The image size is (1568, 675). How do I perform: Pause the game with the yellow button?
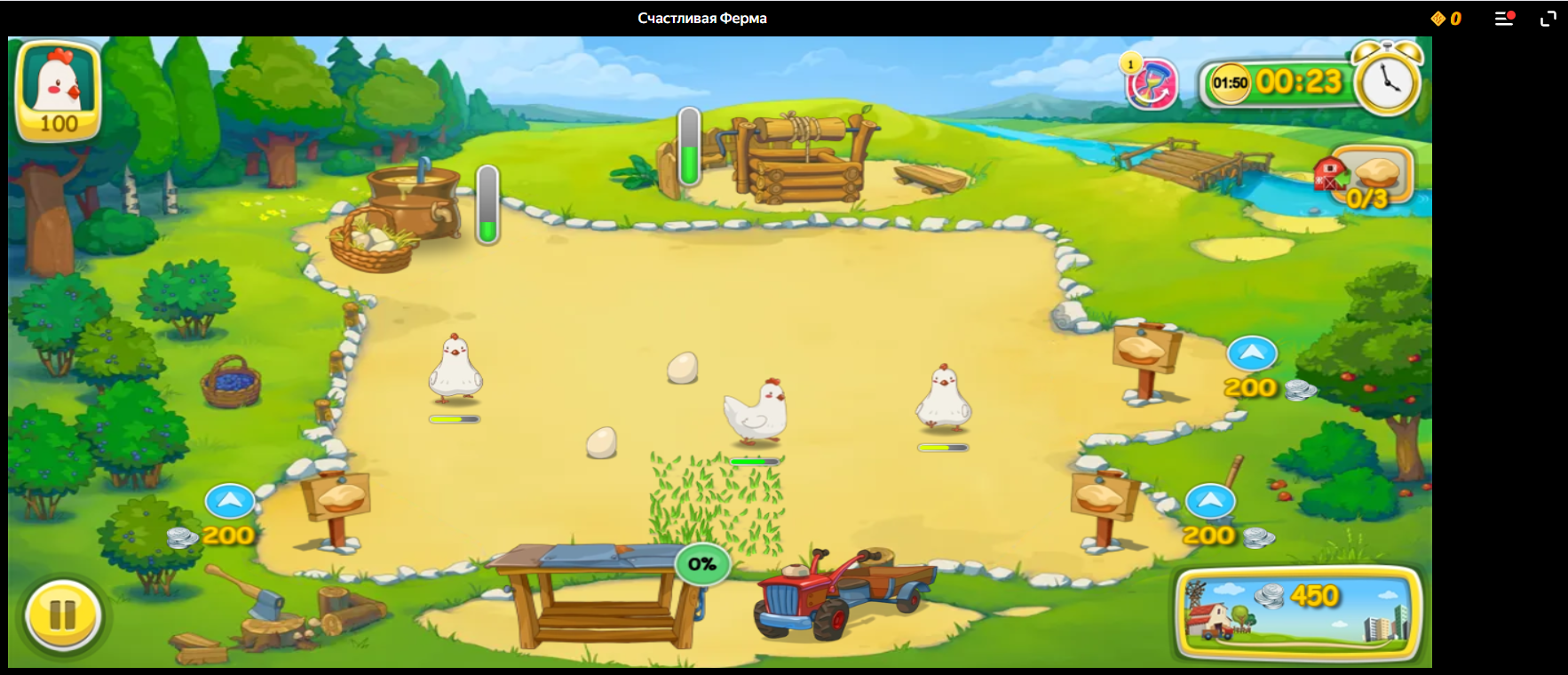point(62,615)
